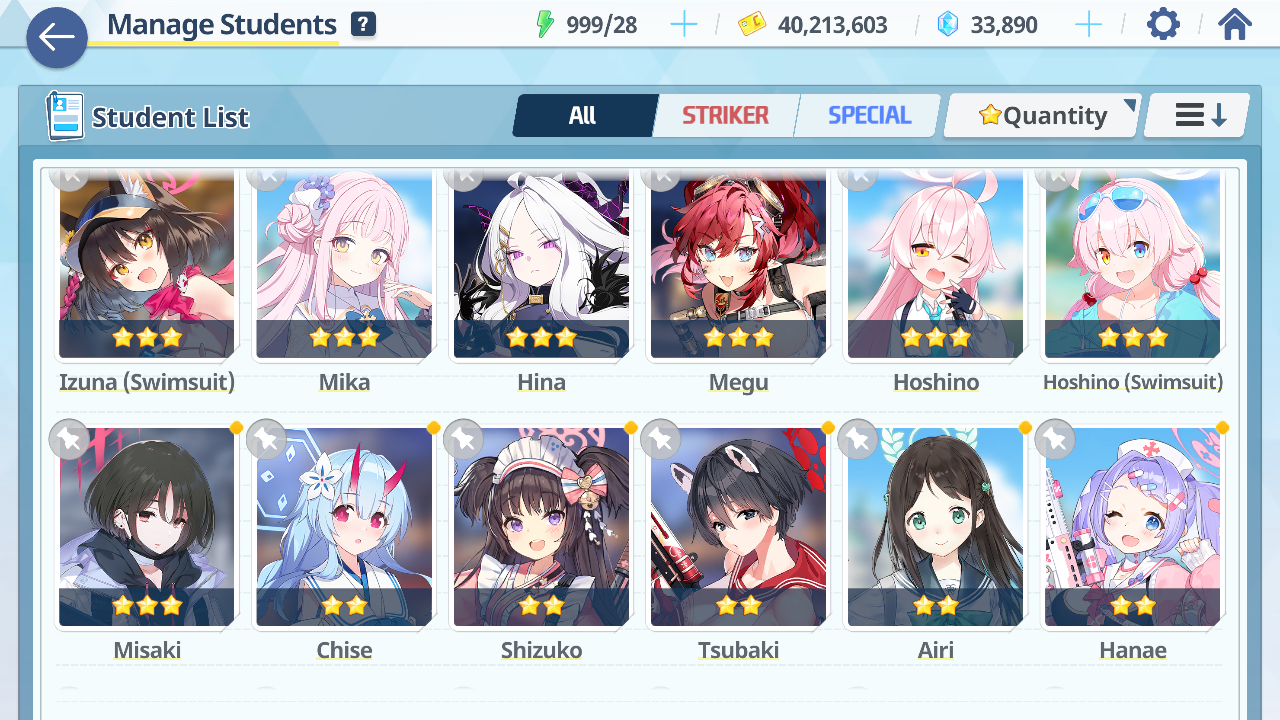Switch to the All students tab
Image resolution: width=1280 pixels, height=720 pixels.
(x=583, y=116)
